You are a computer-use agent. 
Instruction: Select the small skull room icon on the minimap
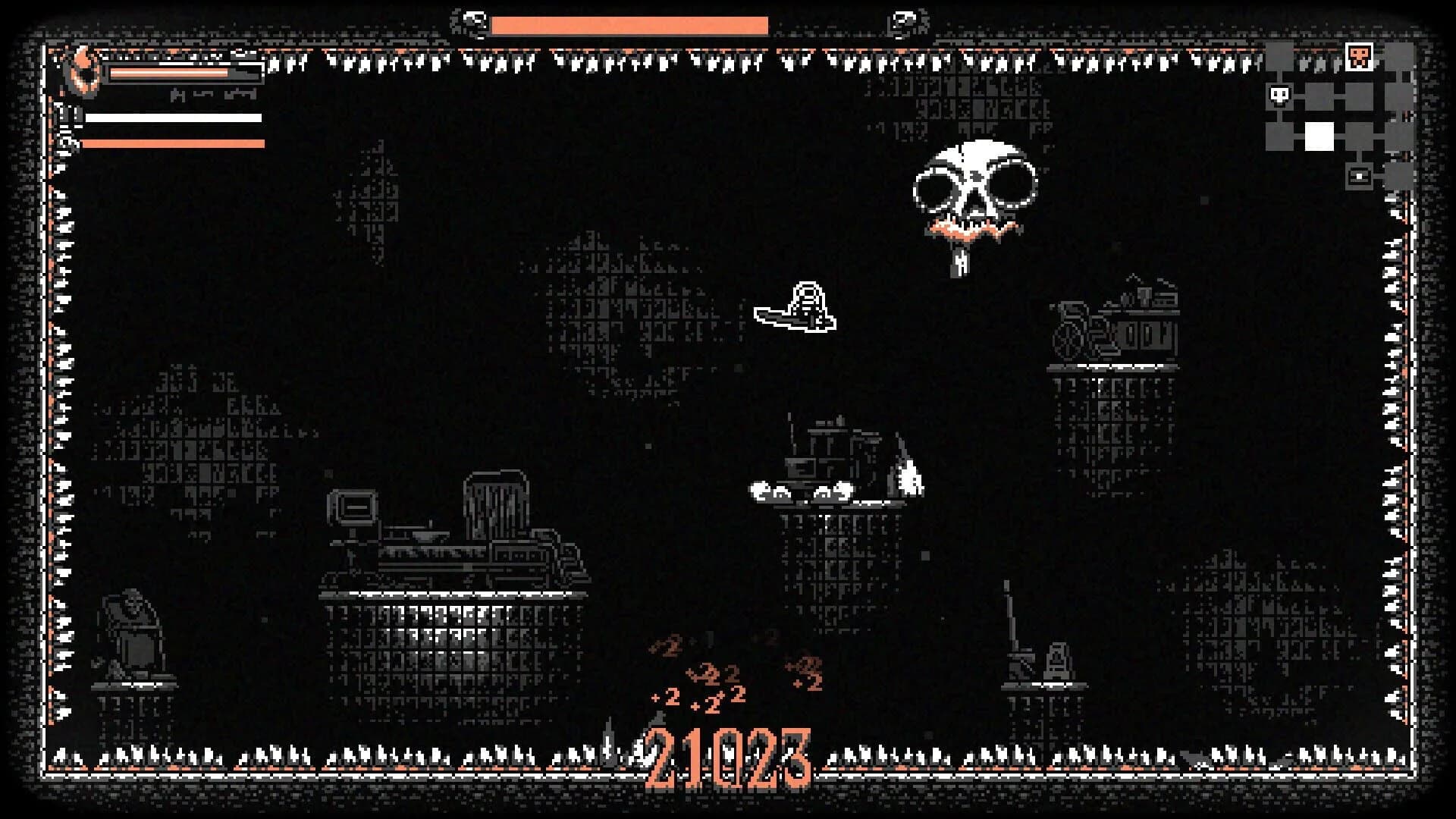tap(1279, 96)
